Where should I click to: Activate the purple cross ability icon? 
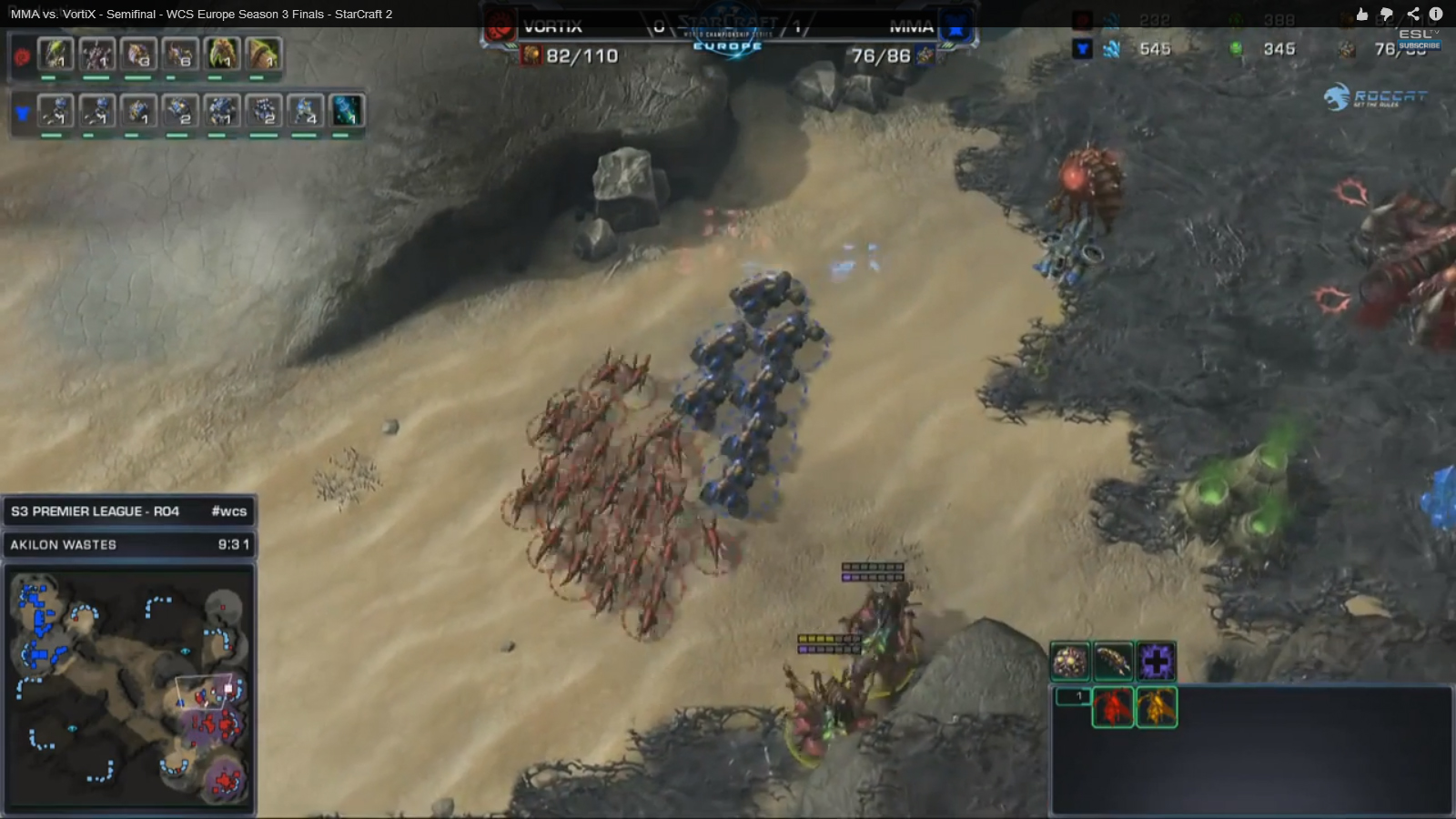tap(1156, 662)
